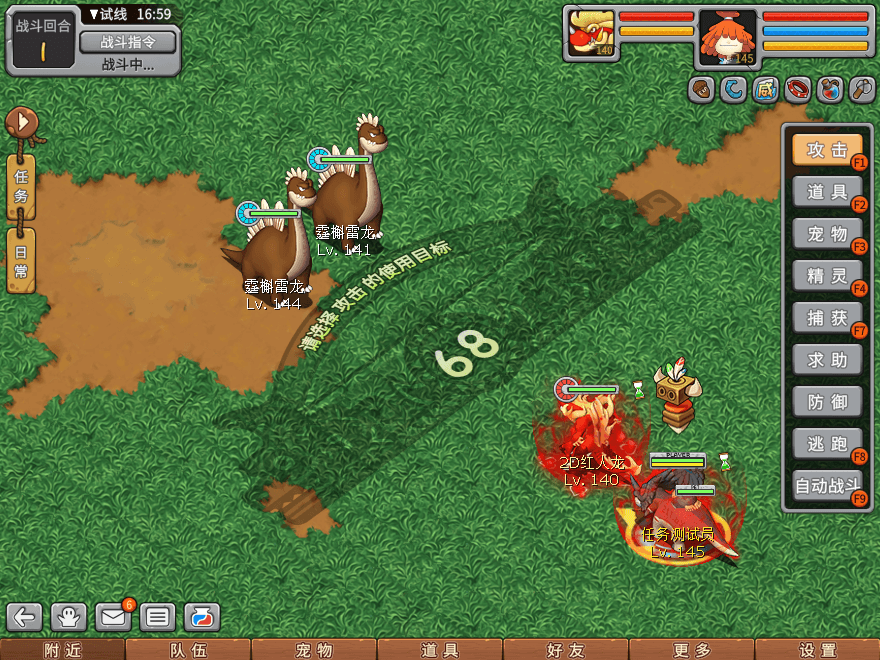Image resolution: width=880 pixels, height=660 pixels.
Task: Switch to the 队伍 (Team) bottom tab
Action: tap(188, 650)
